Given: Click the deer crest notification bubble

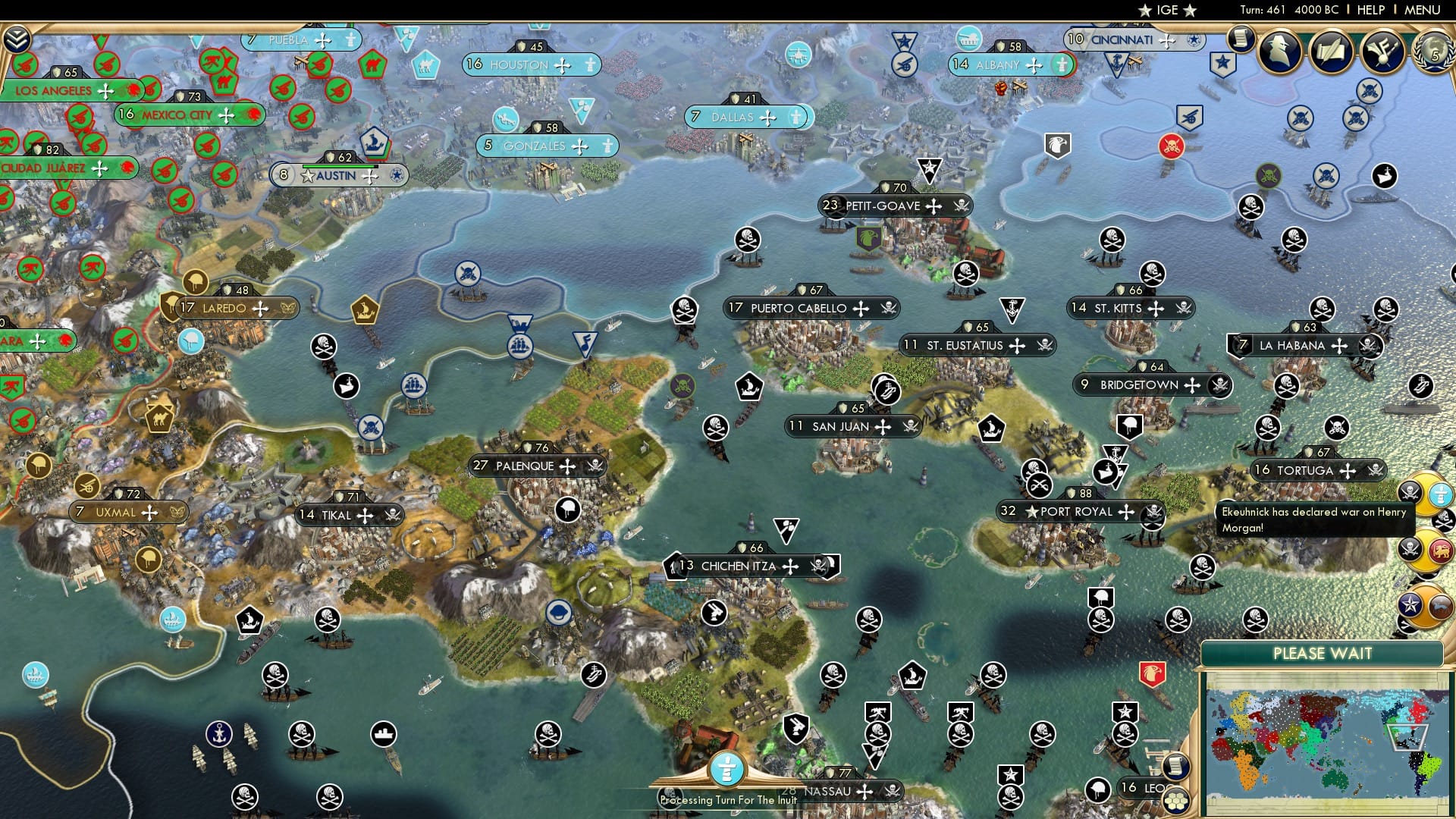Looking at the screenshot, I should (x=1440, y=607).
